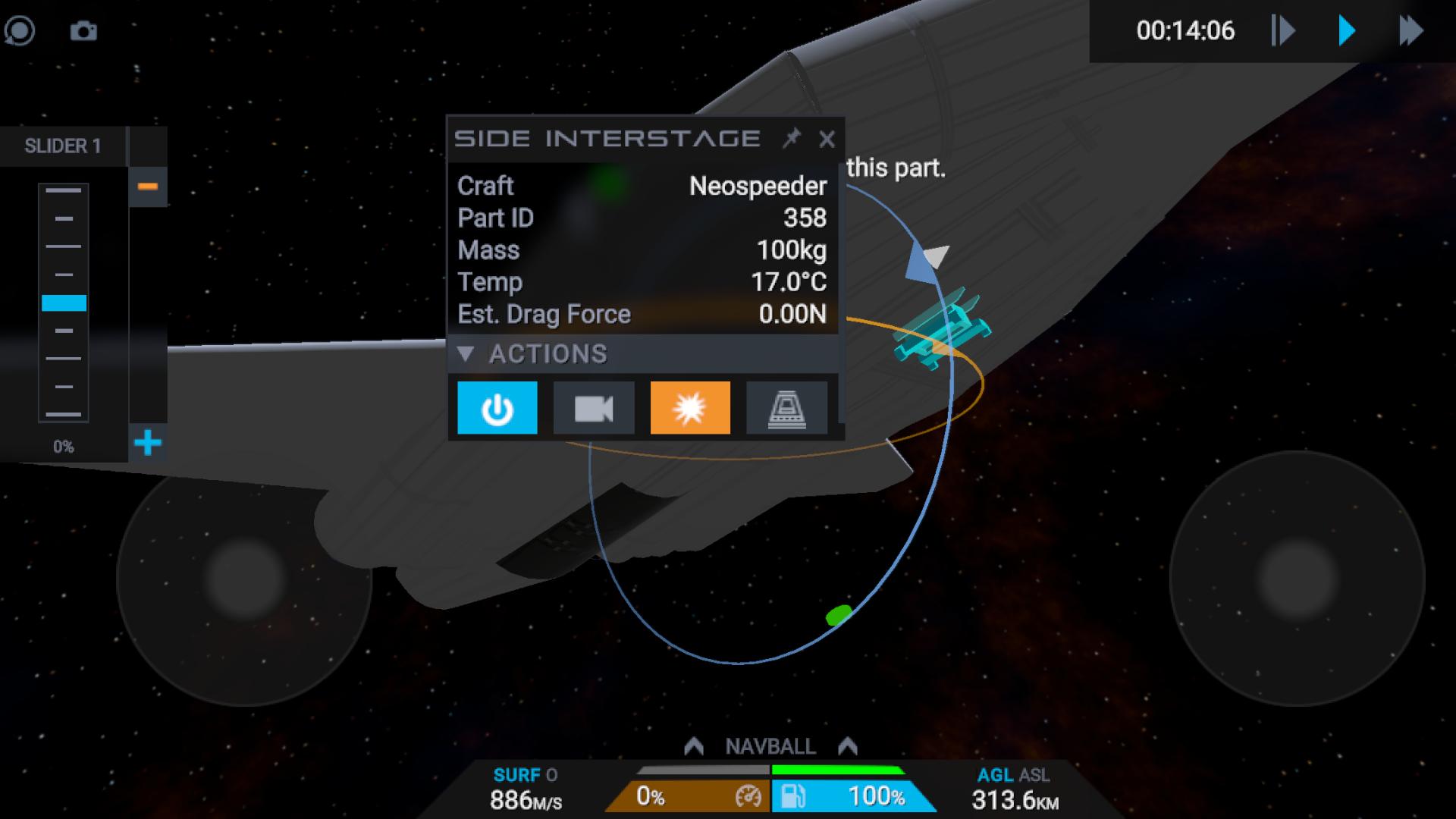Explode the part with the orange button
Screen dimensions: 1456x819
(x=690, y=408)
